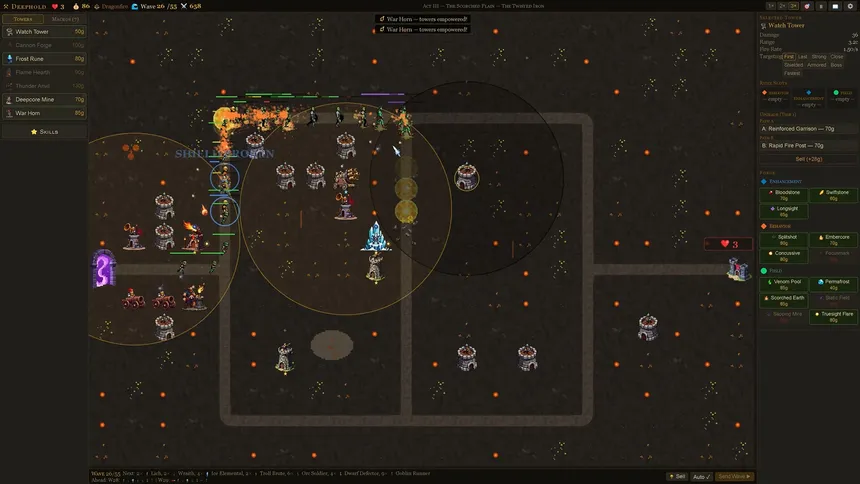Purchase the Permafrost field rune
The width and height of the screenshot is (860, 484).
point(832,284)
